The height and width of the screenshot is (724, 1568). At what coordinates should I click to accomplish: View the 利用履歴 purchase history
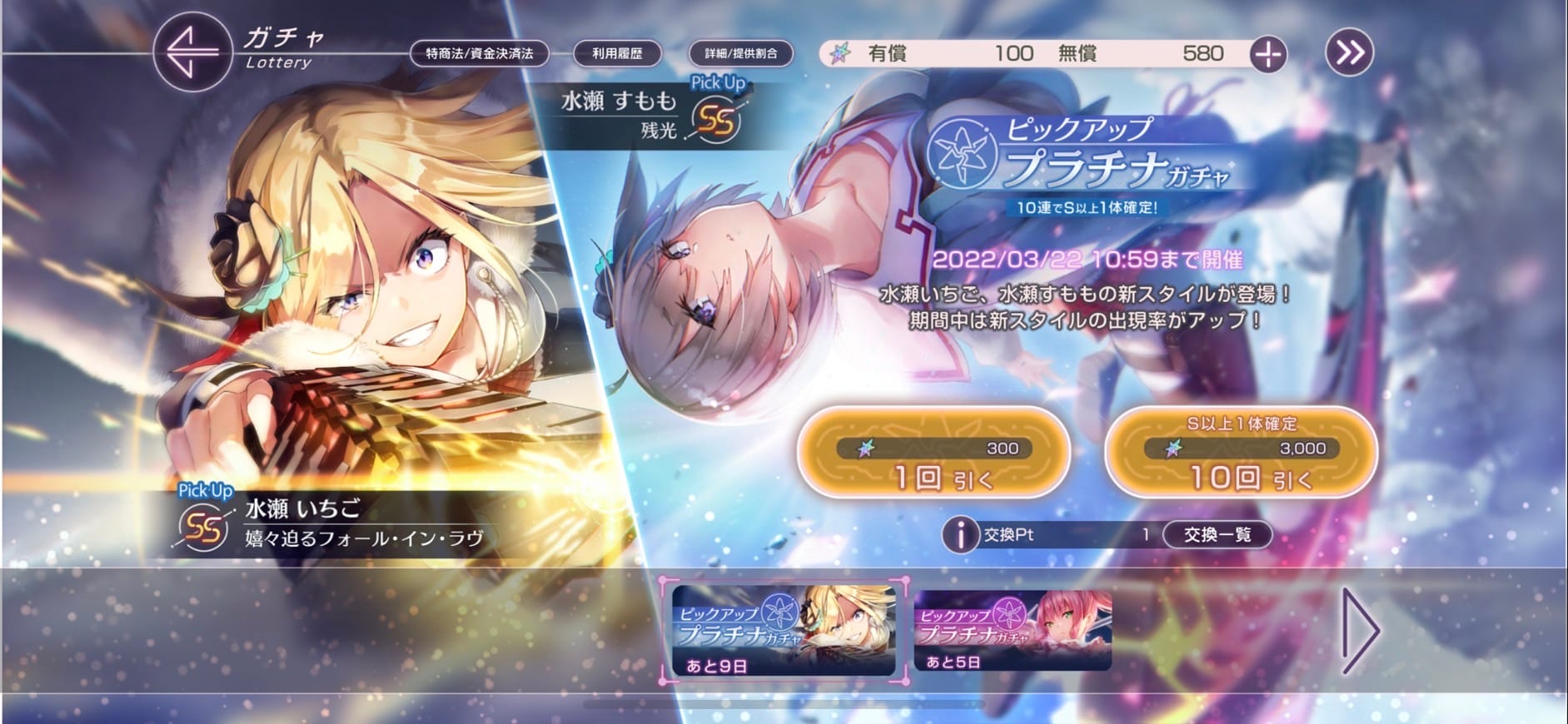coord(616,53)
